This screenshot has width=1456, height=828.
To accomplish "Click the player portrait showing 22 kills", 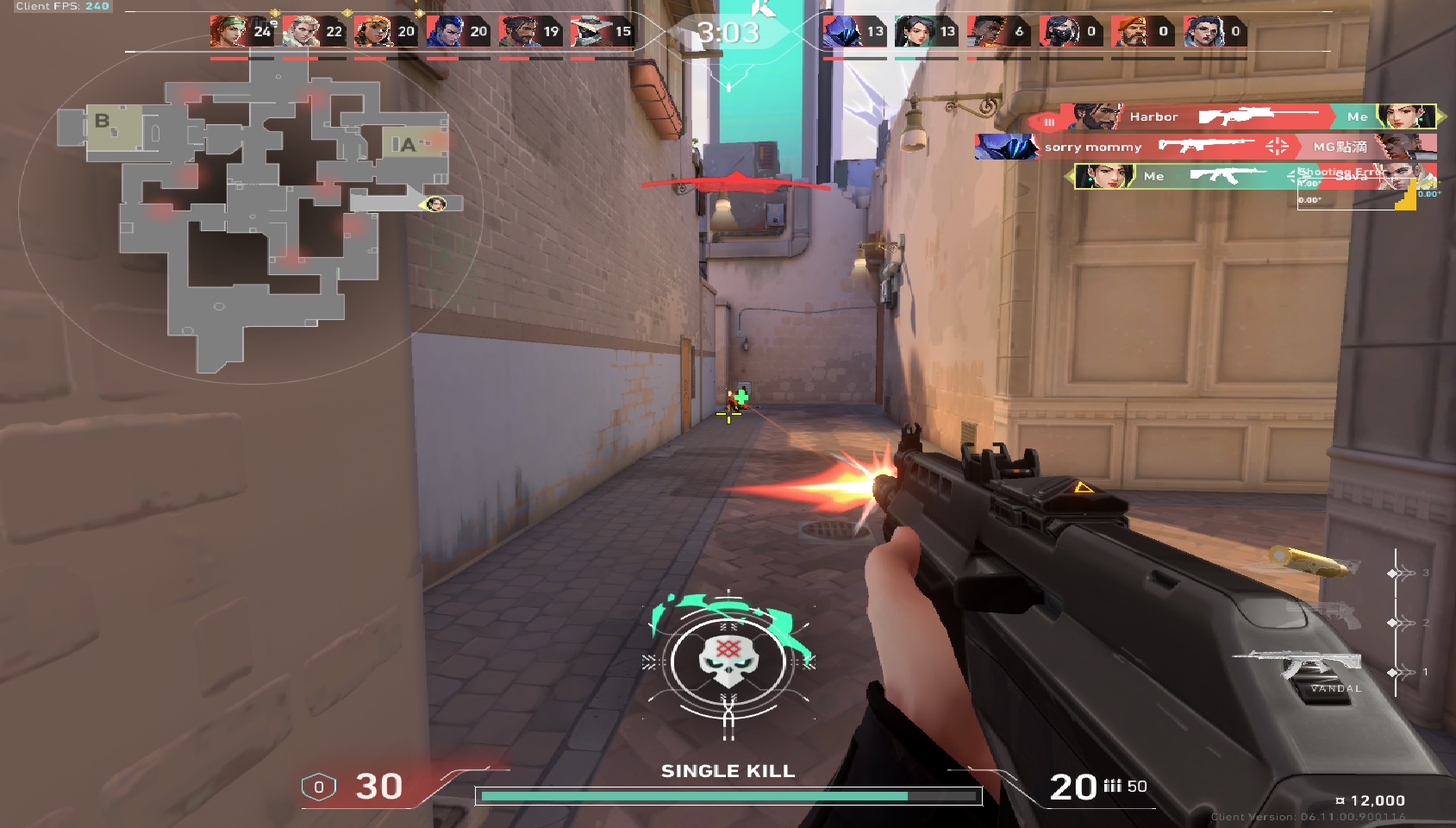I will 300,32.
